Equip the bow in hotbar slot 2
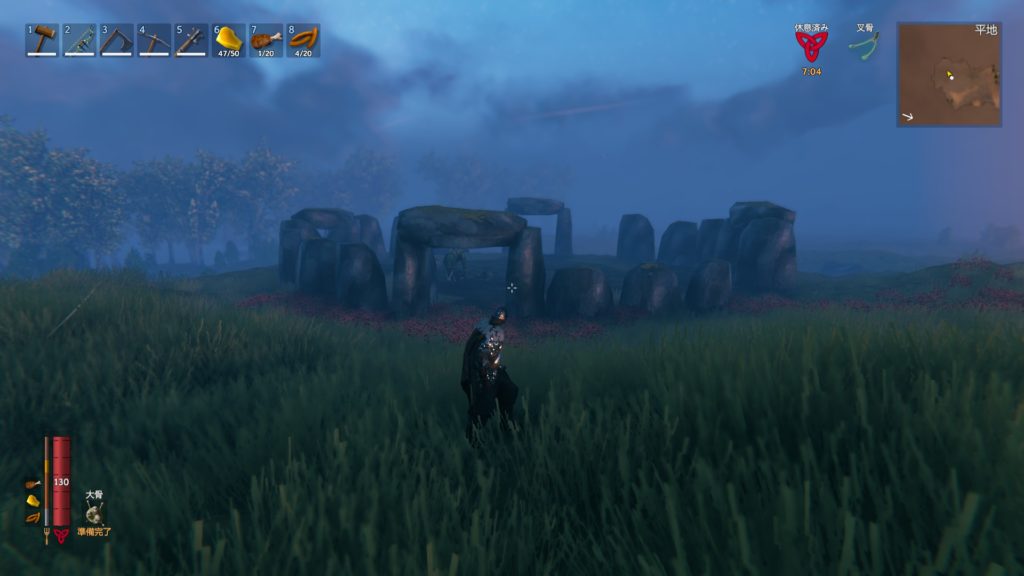The width and height of the screenshot is (1024, 576). pyautogui.click(x=79, y=40)
